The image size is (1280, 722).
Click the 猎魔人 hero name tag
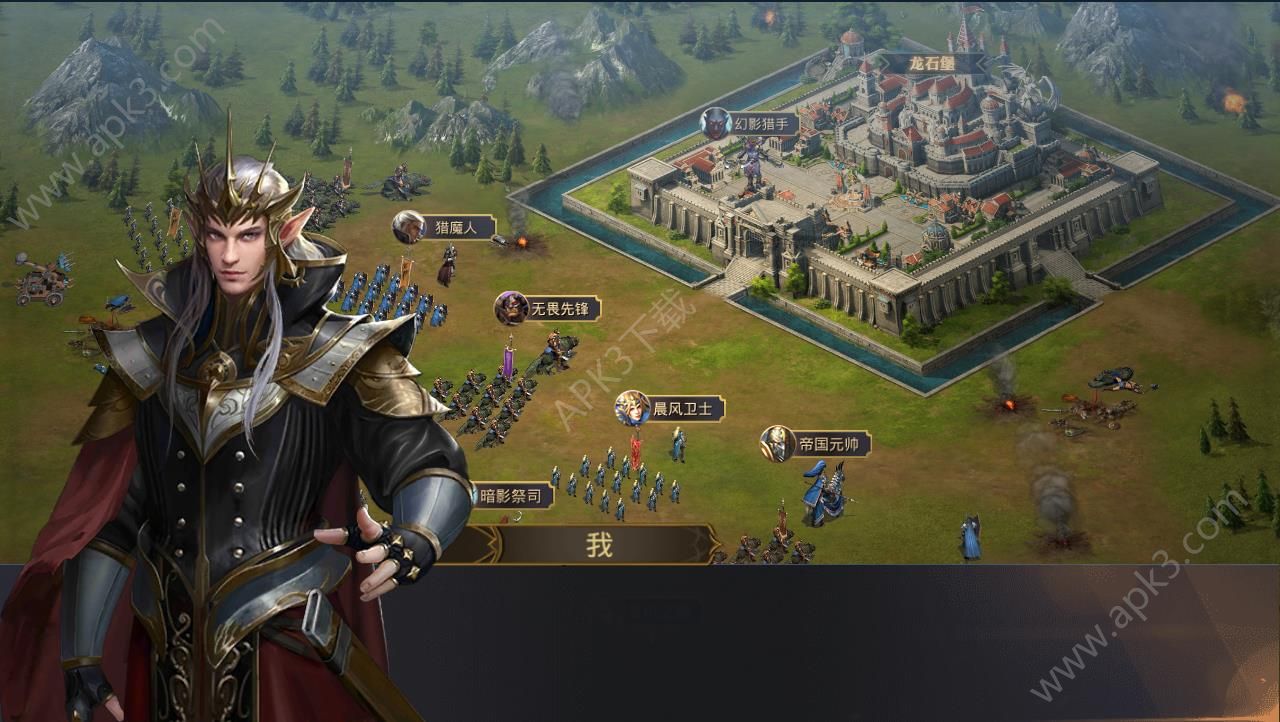(445, 227)
